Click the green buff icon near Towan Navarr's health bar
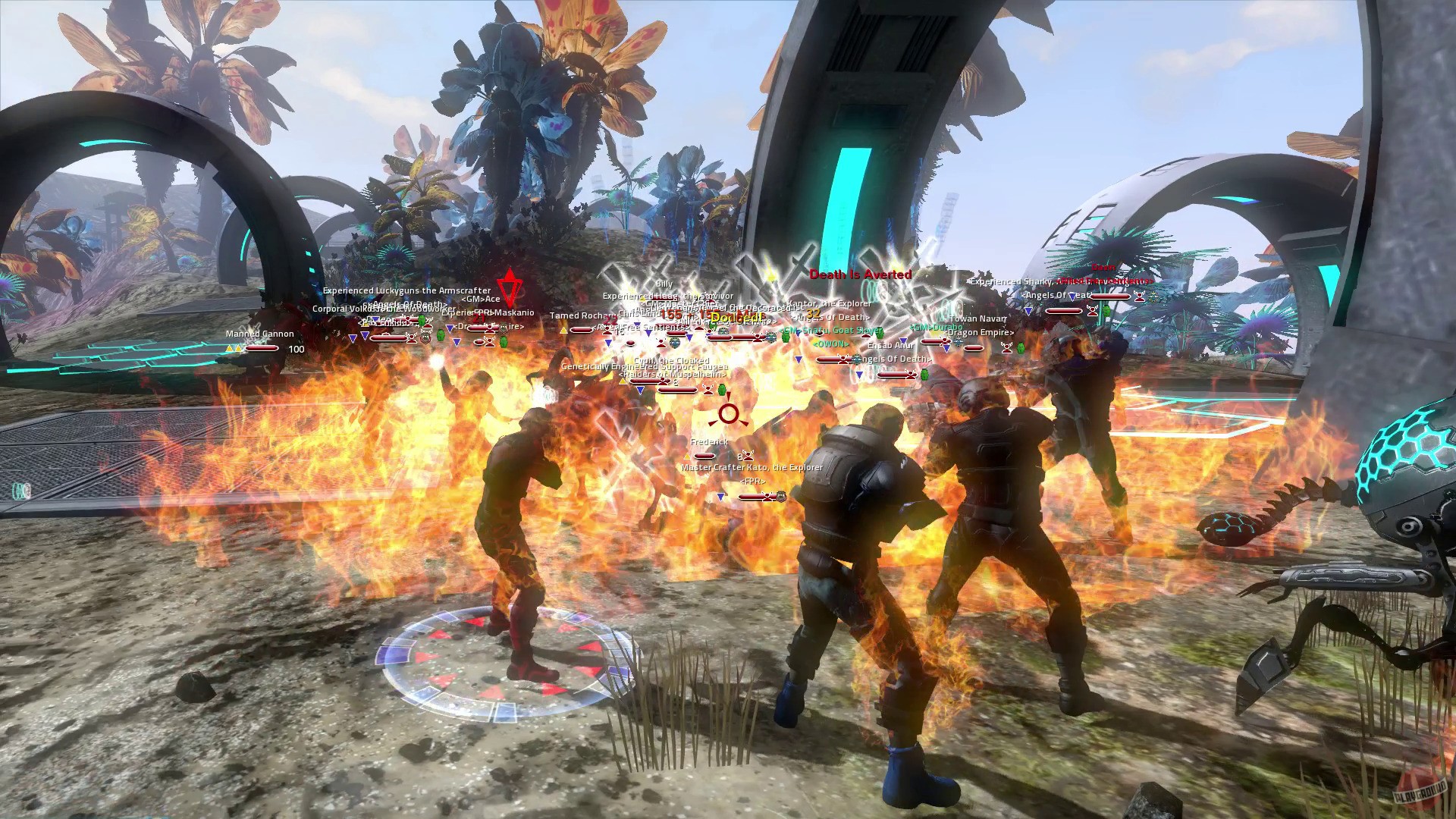Screen dimensions: 1456x819 tap(1020, 348)
